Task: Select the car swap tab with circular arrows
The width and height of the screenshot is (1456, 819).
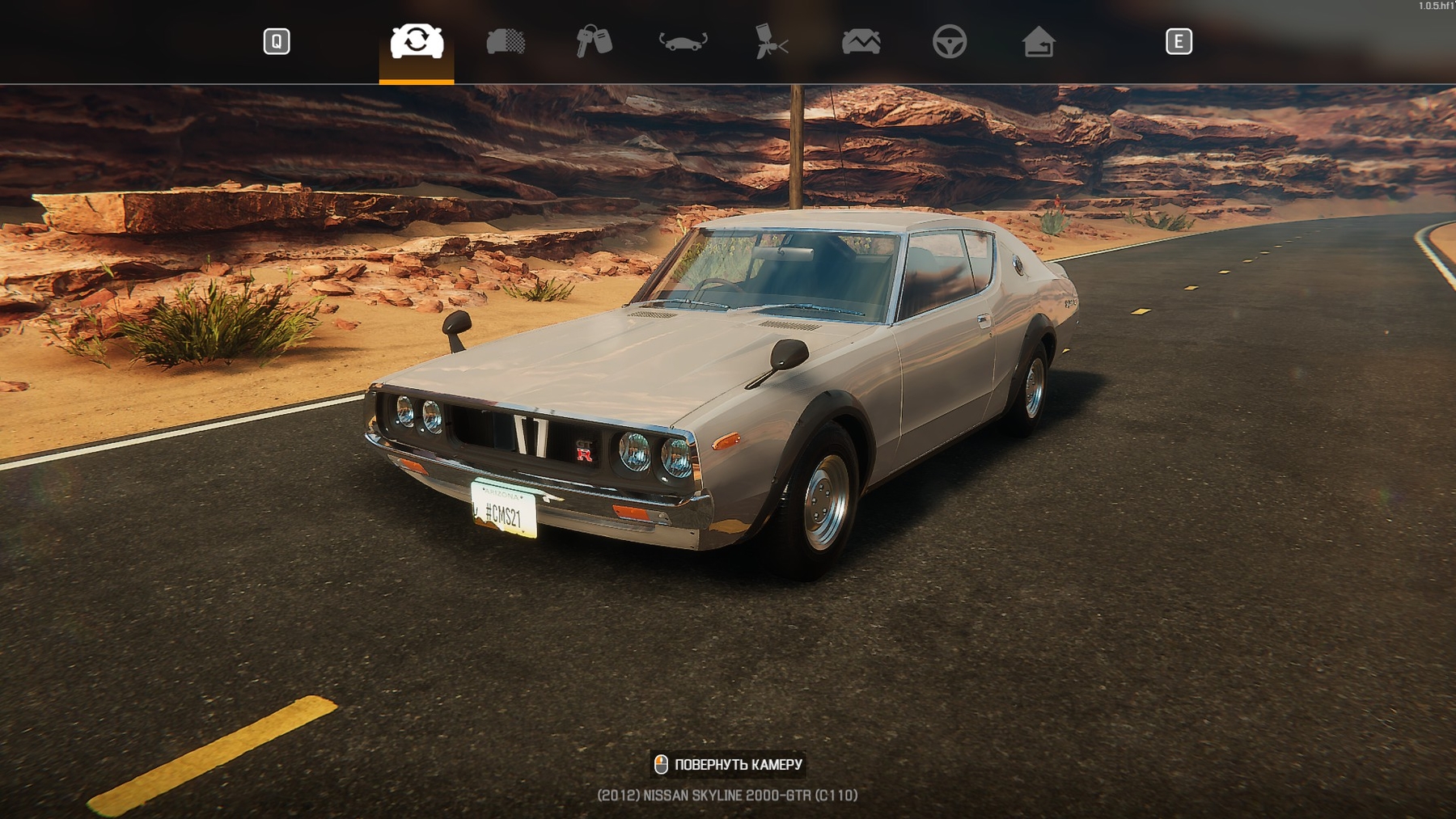Action: tap(417, 41)
